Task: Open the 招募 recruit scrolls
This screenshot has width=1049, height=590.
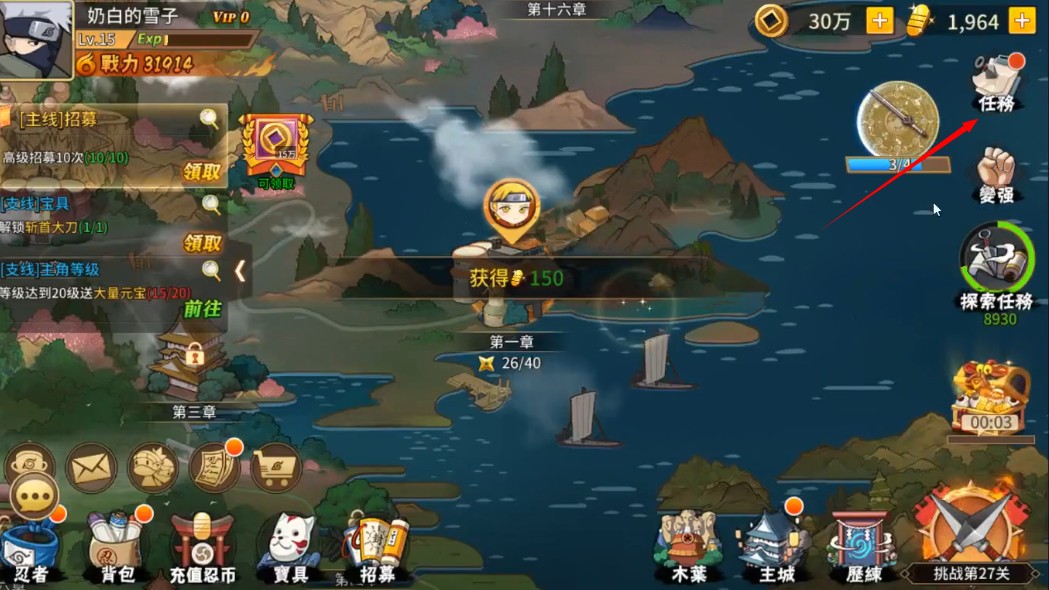Action: (377, 550)
